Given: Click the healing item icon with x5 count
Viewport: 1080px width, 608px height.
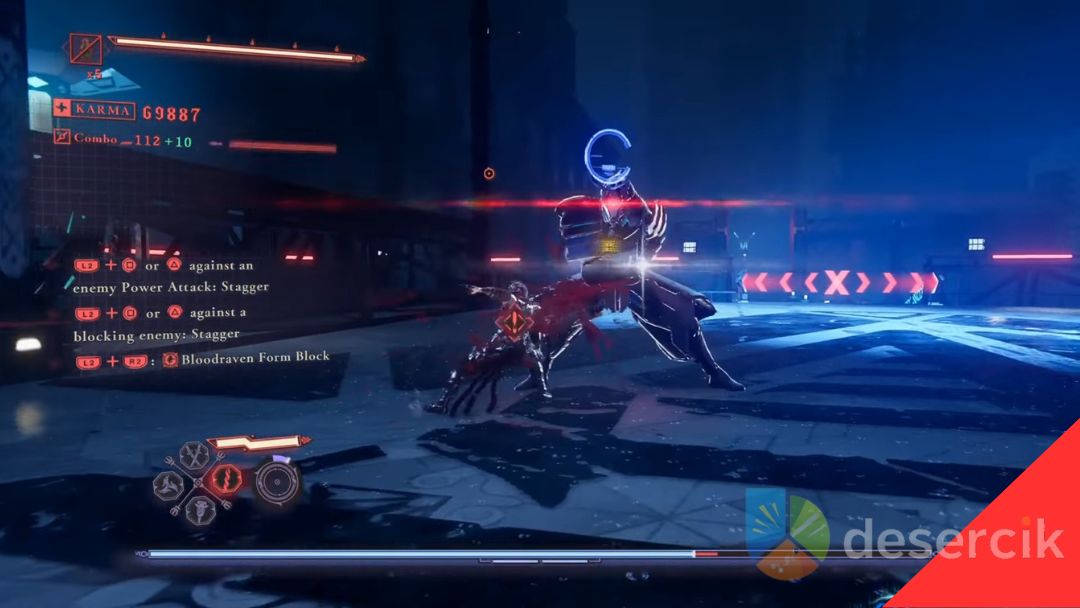Looking at the screenshot, I should point(85,46).
